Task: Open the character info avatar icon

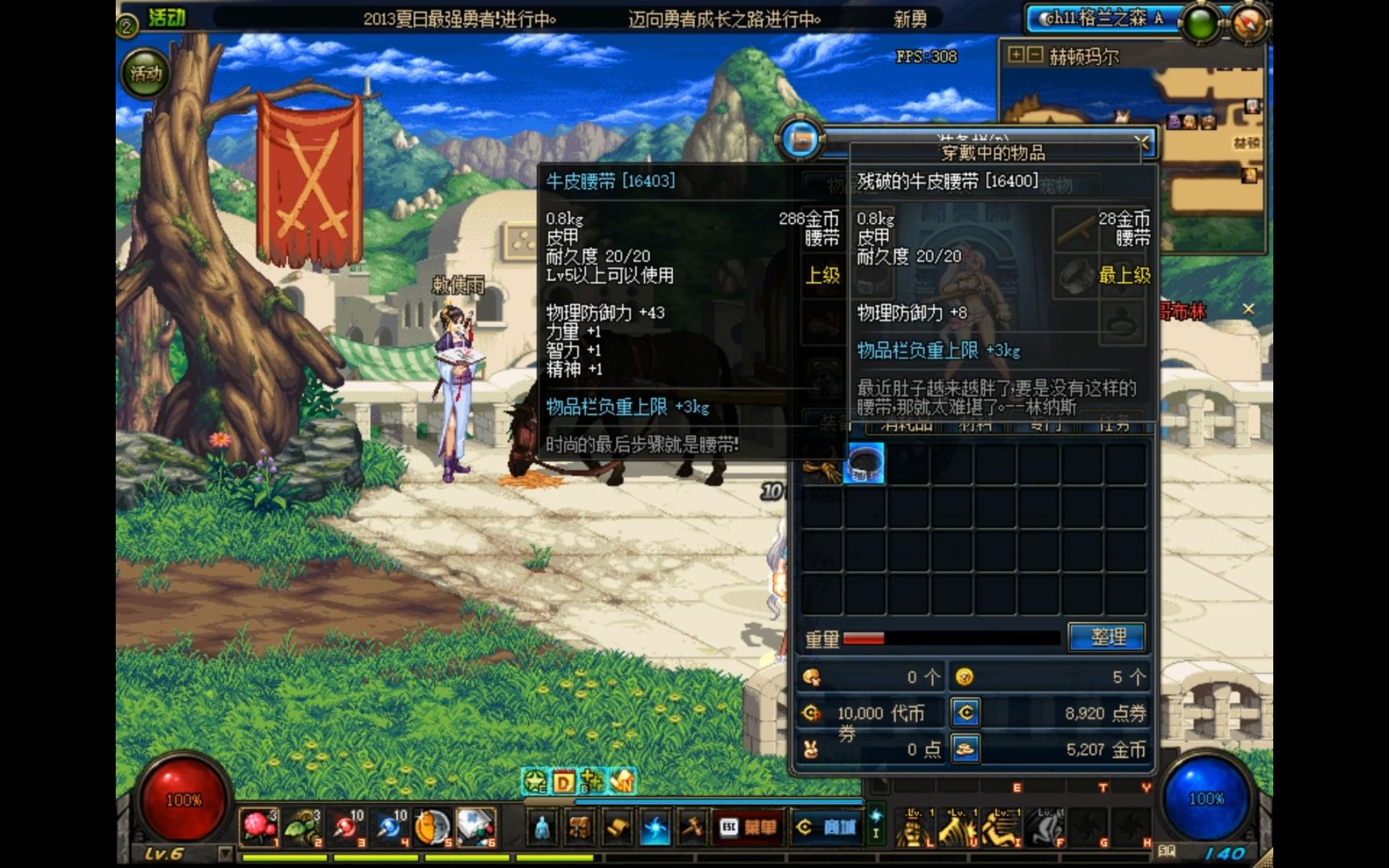Action: tap(542, 826)
